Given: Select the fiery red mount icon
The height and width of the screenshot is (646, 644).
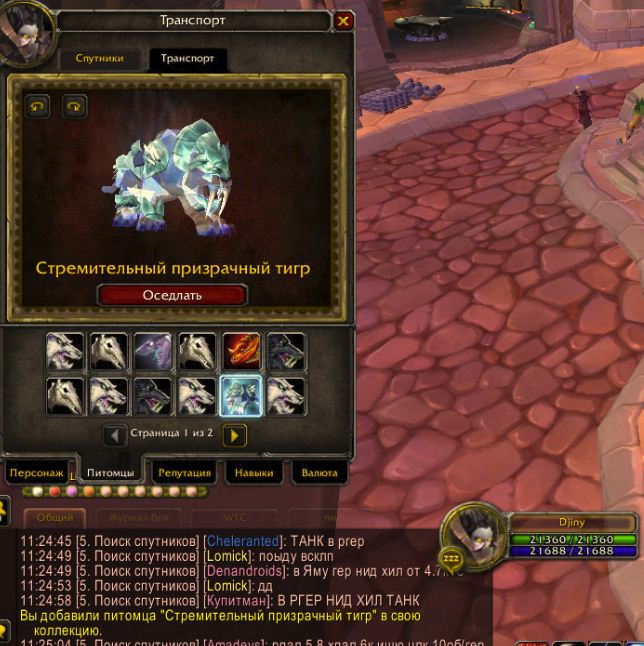Looking at the screenshot, I should (241, 352).
